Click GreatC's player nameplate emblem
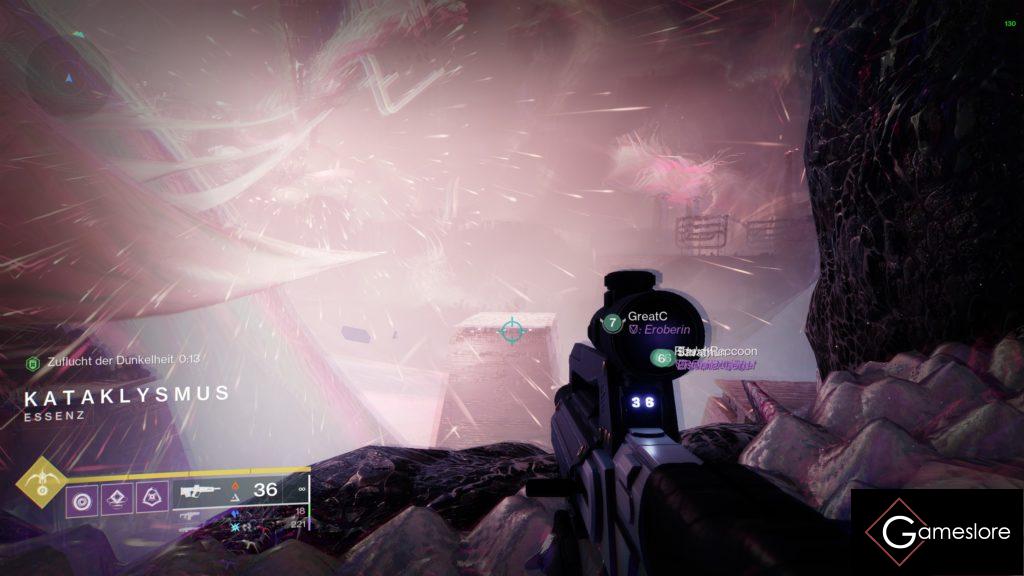The height and width of the screenshot is (576, 1024). point(612,323)
